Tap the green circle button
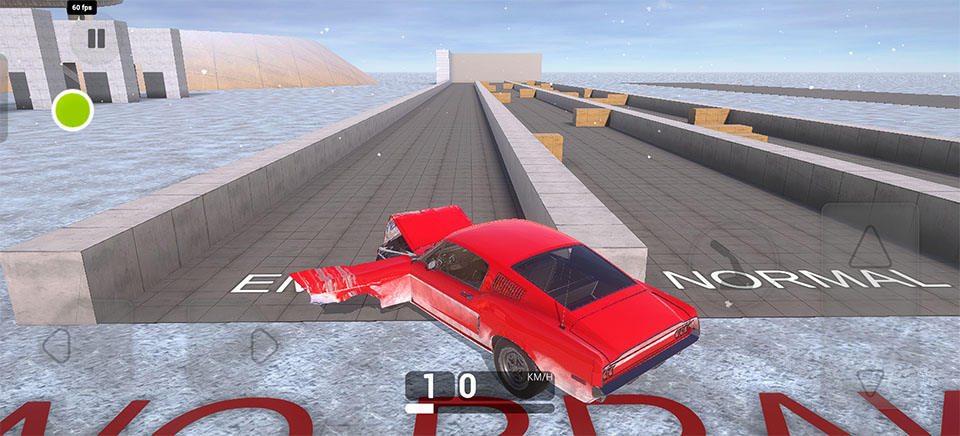Image resolution: width=960 pixels, height=436 pixels. [73, 110]
